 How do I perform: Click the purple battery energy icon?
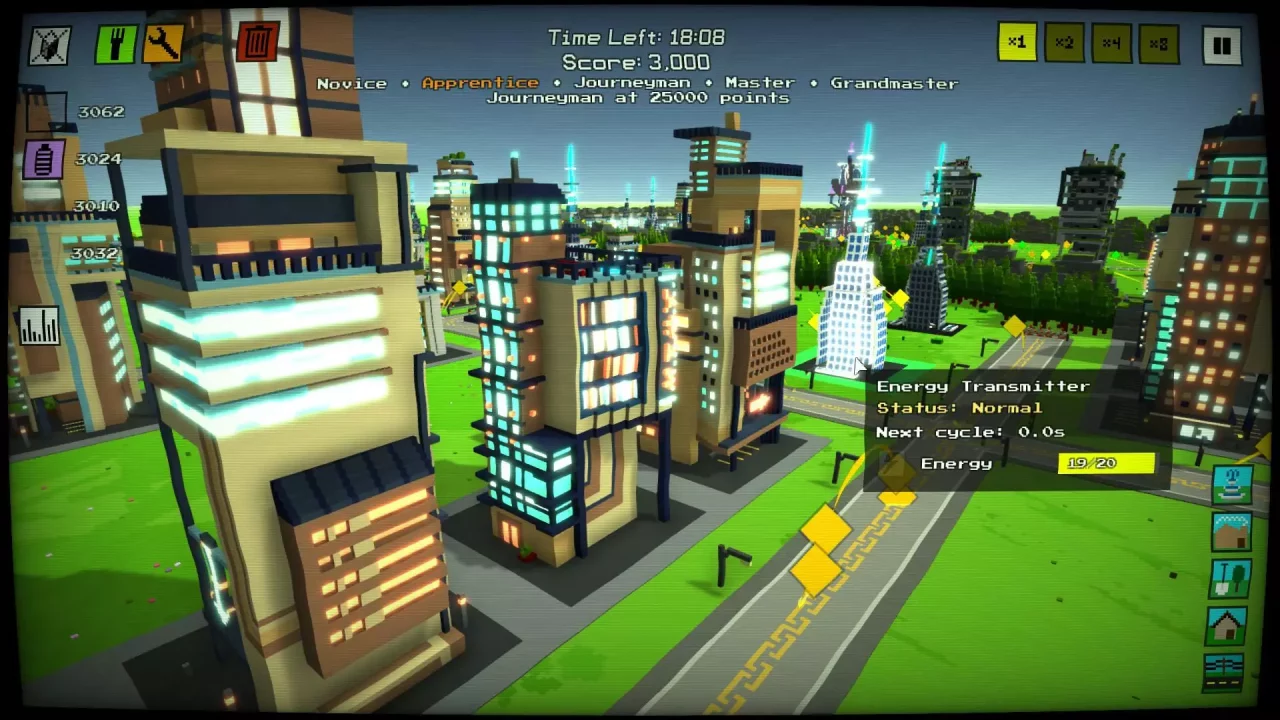tap(42, 158)
